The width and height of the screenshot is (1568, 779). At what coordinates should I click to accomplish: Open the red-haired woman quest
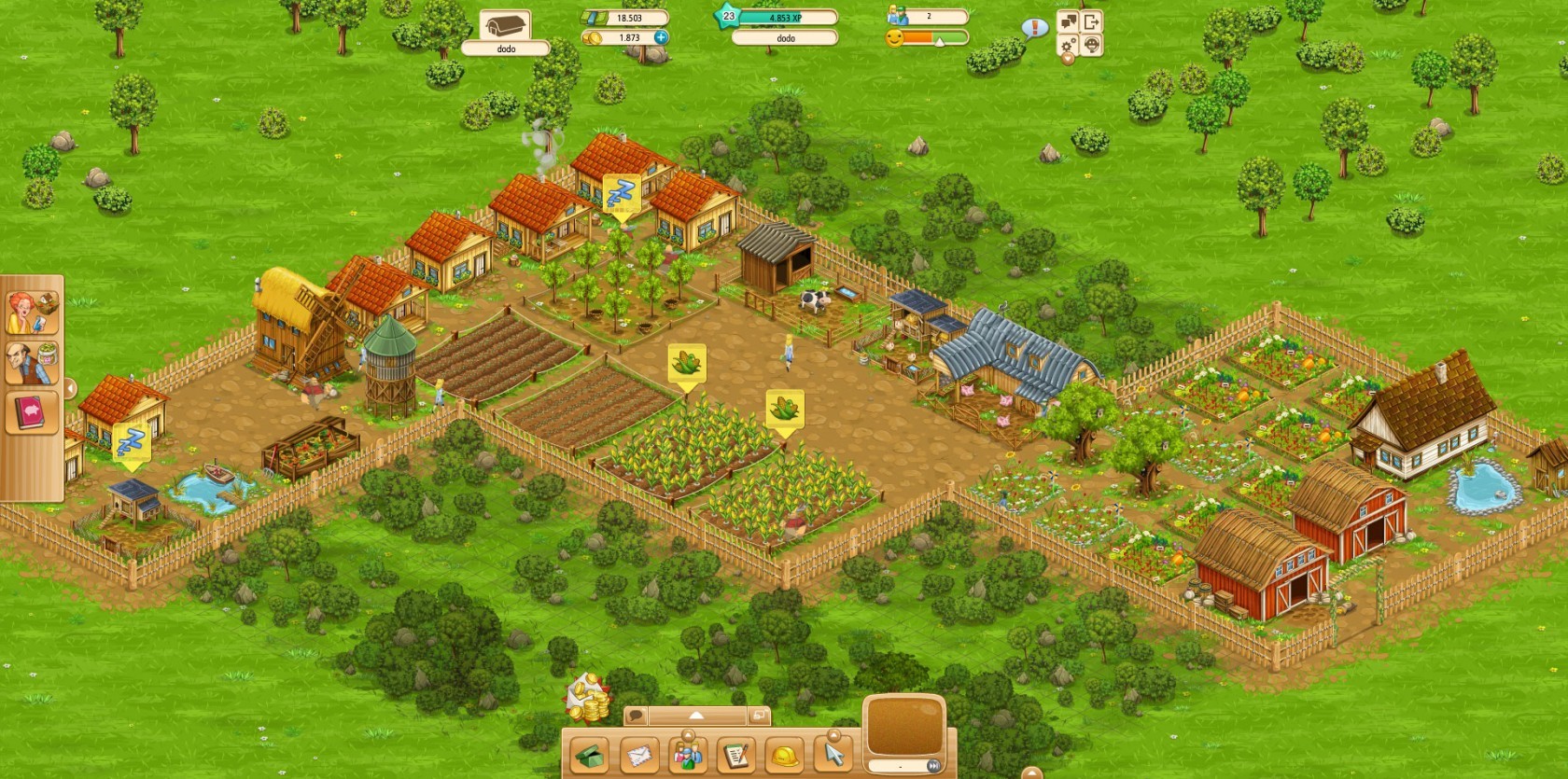click(x=33, y=313)
